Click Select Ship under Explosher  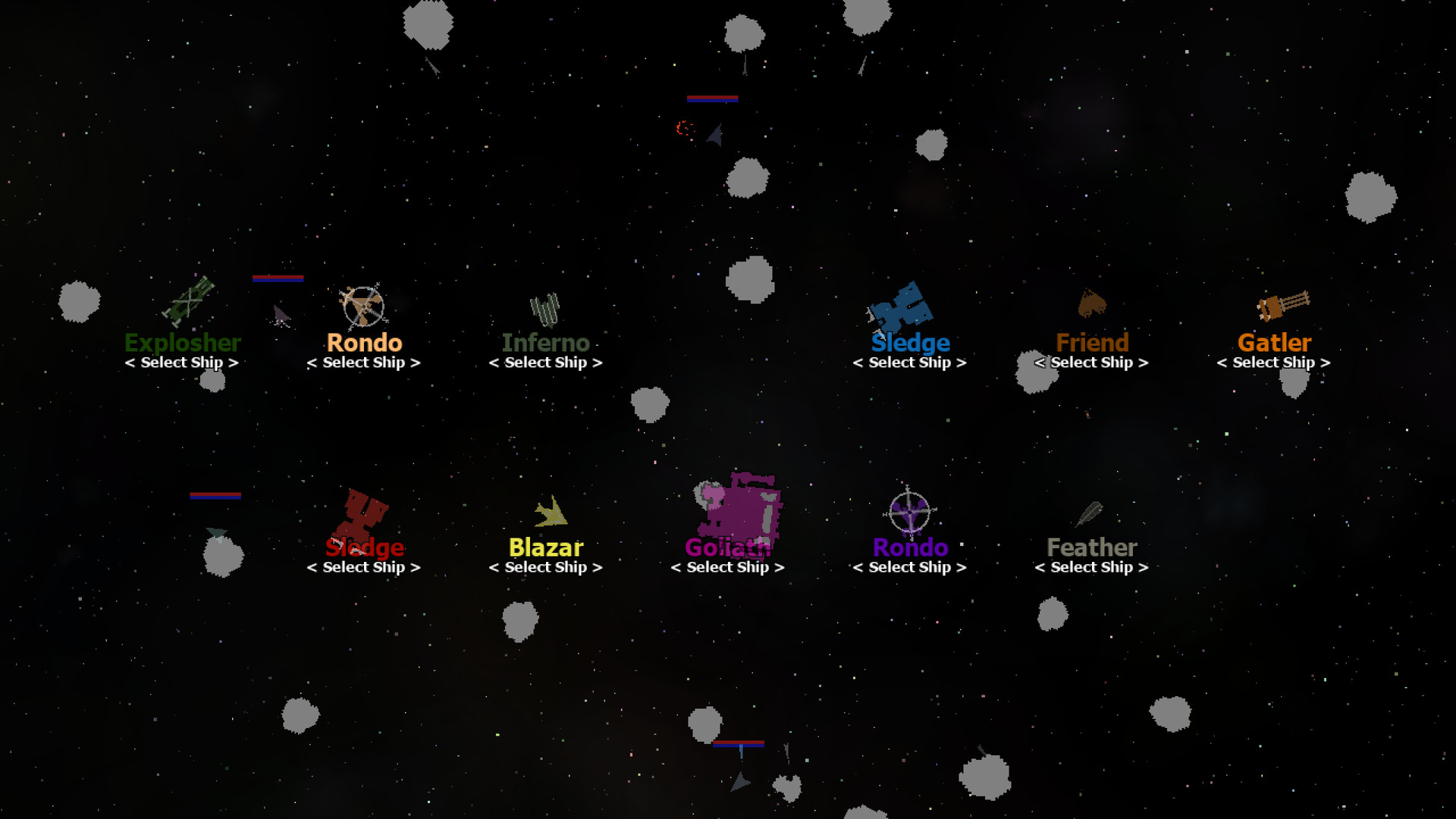(x=183, y=362)
